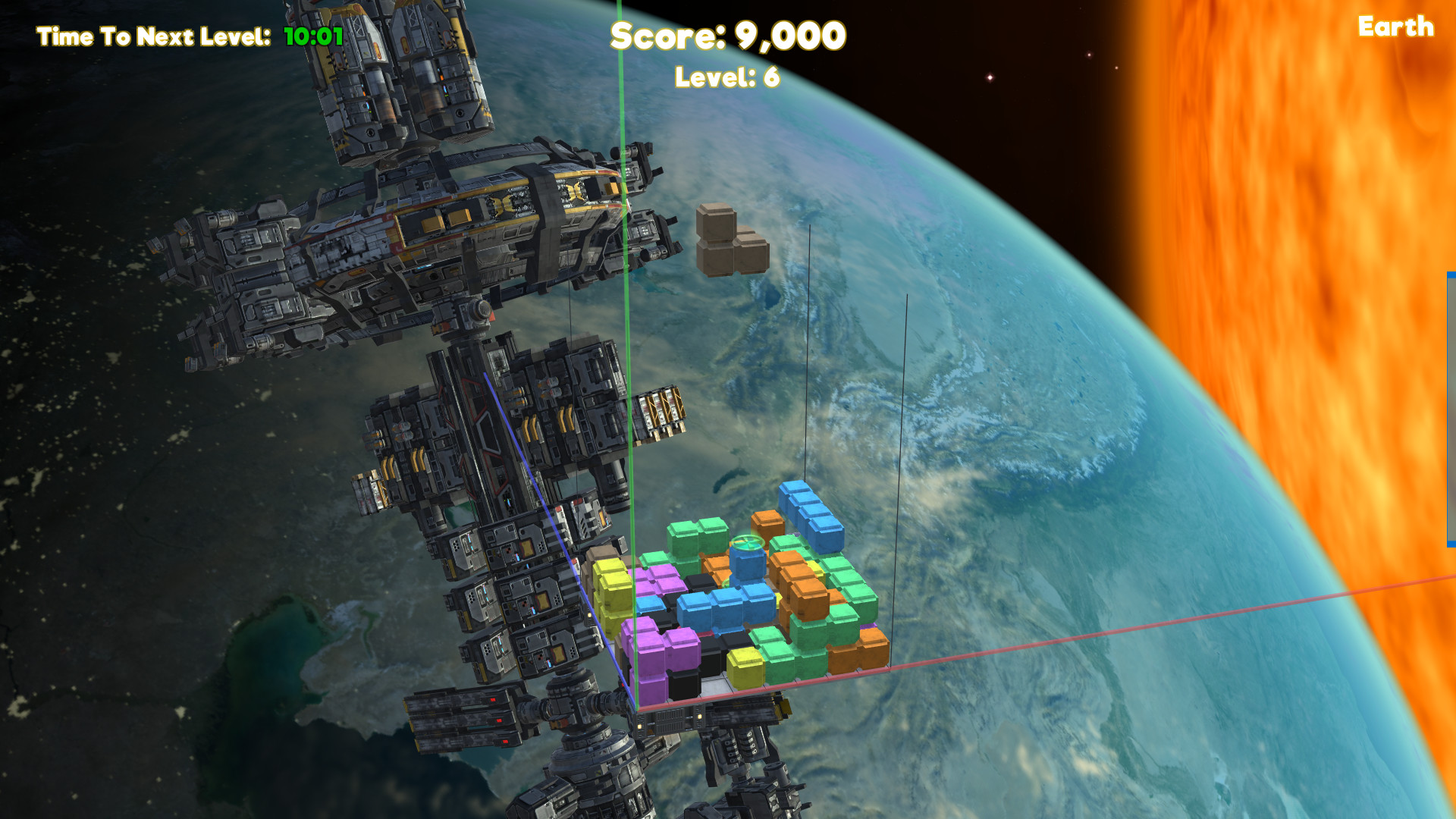Click the blue block under the power-up ring
The width and height of the screenshot is (1456, 819).
tap(747, 567)
